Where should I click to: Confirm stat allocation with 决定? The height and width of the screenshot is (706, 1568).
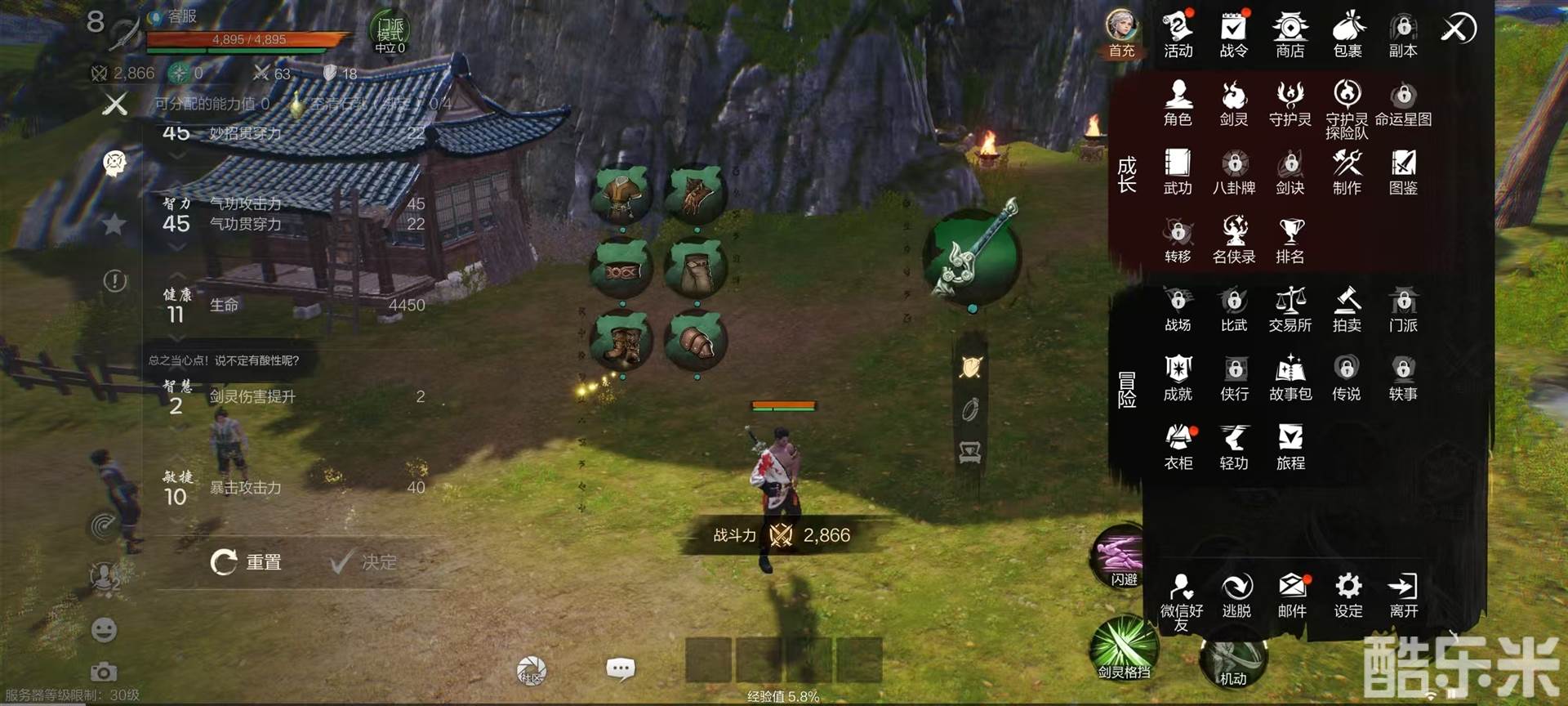tap(364, 562)
